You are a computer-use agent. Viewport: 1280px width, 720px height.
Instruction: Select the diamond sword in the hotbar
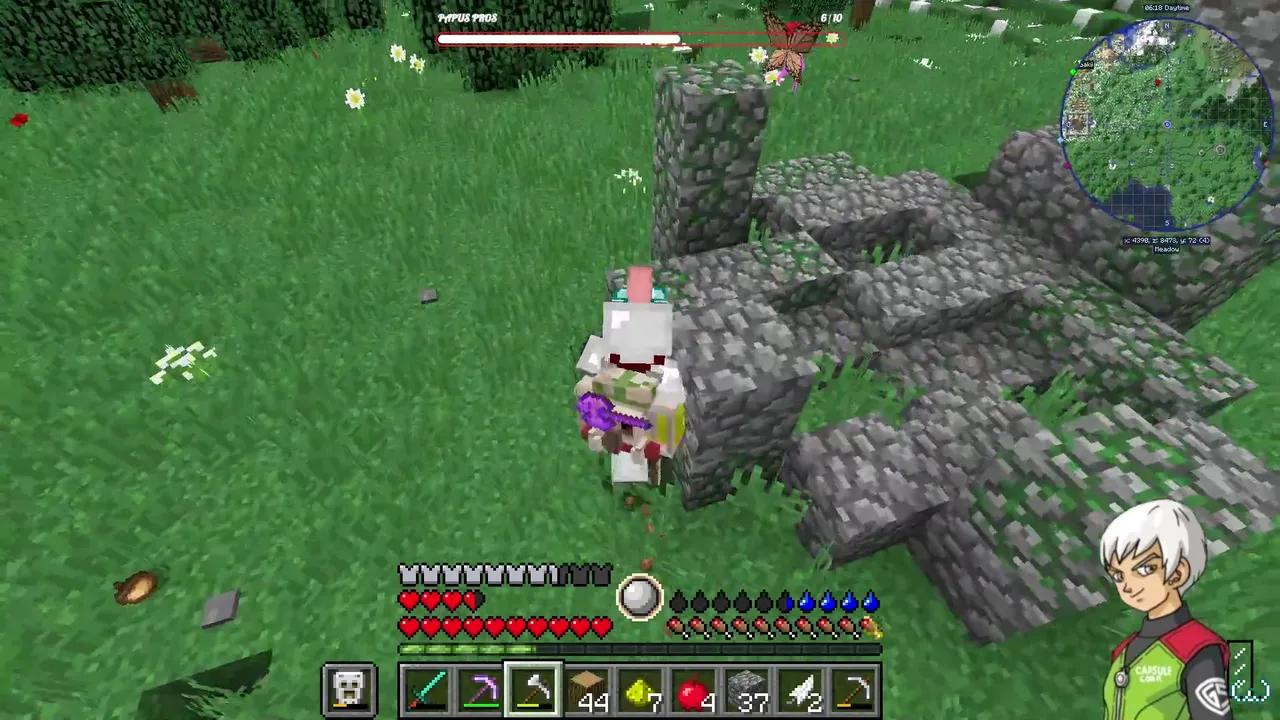(428, 688)
